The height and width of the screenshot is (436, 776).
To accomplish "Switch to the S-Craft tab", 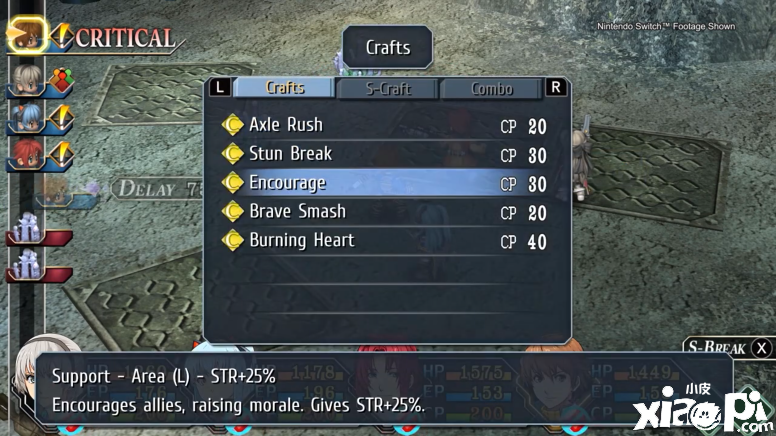I will (387, 88).
